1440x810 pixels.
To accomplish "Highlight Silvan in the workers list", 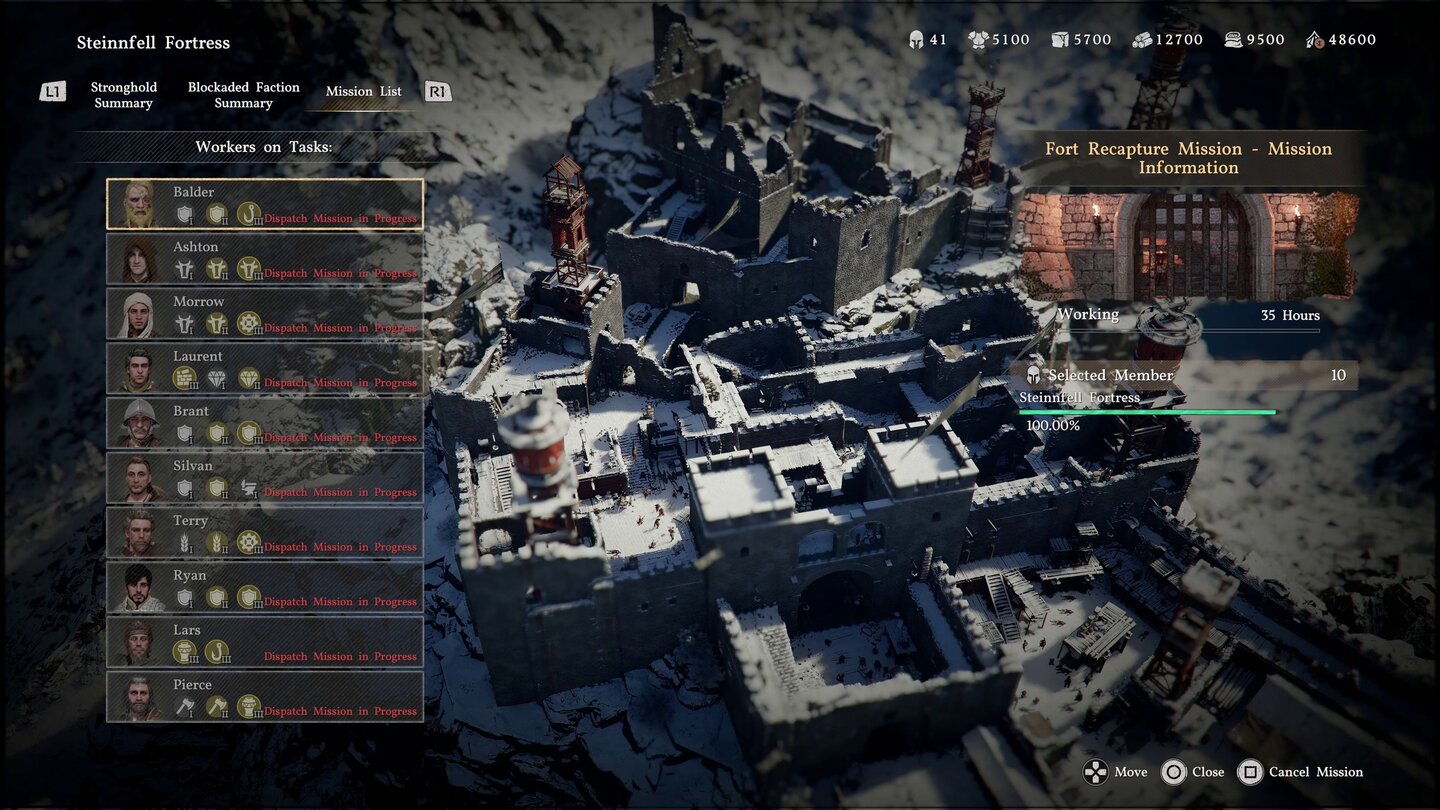I will click(265, 478).
